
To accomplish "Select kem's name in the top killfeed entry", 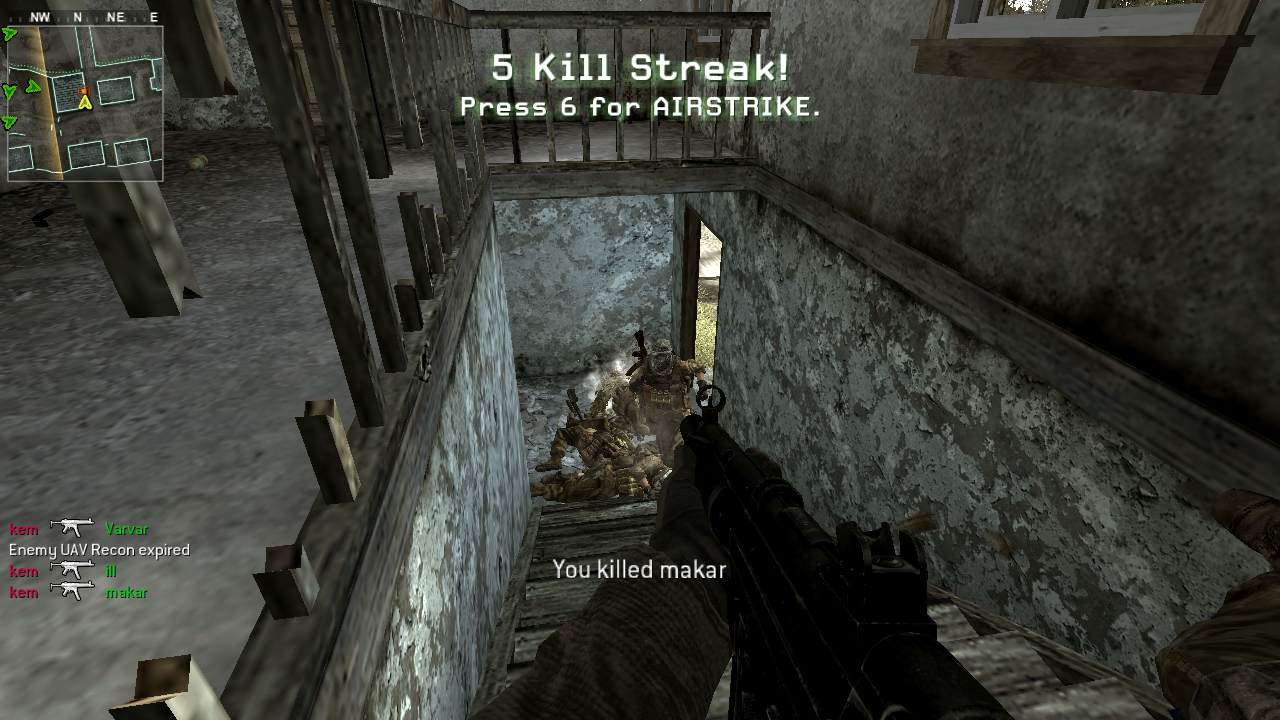I will 24,529.
